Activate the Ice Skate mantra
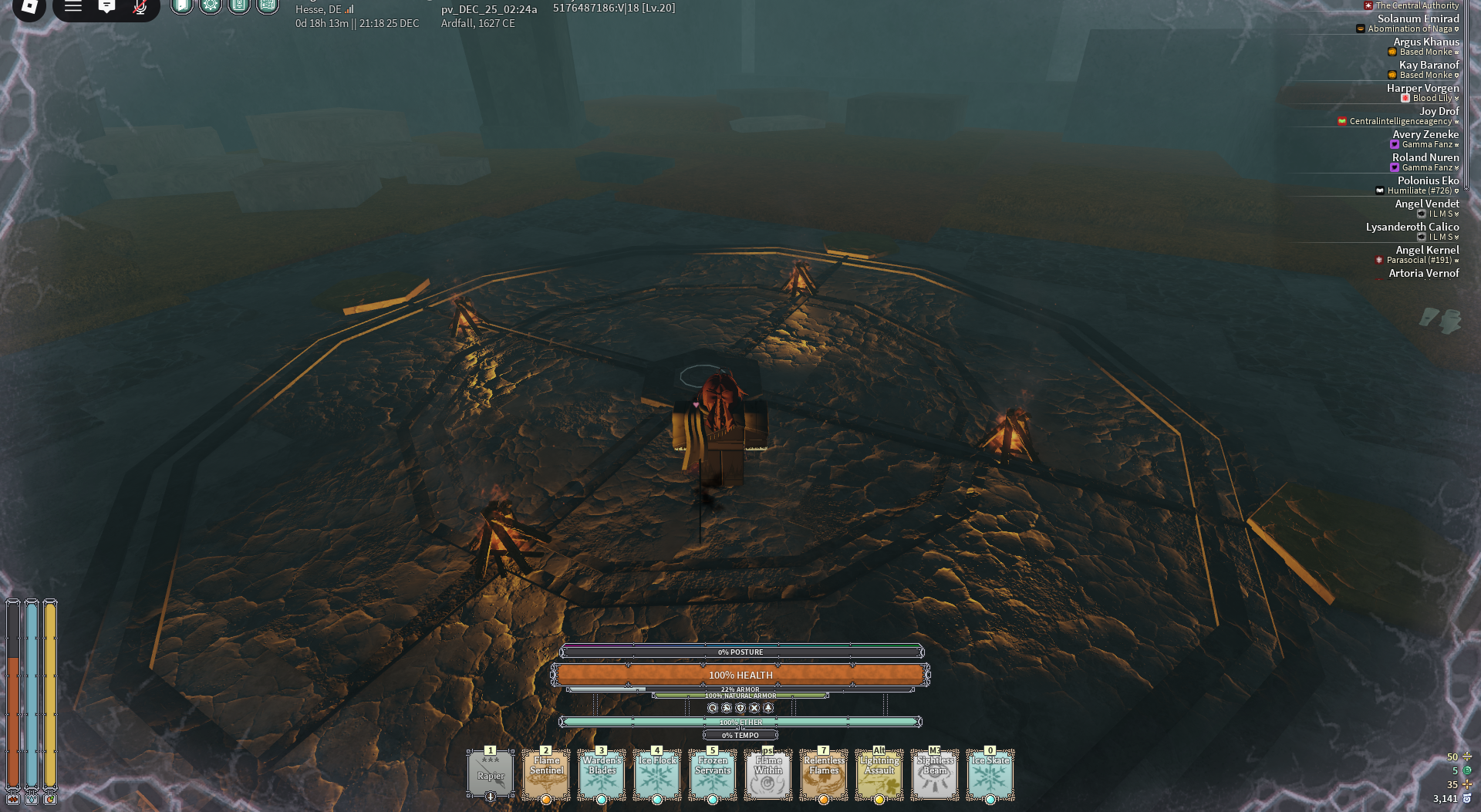This screenshot has height=812, width=1481. pos(990,774)
